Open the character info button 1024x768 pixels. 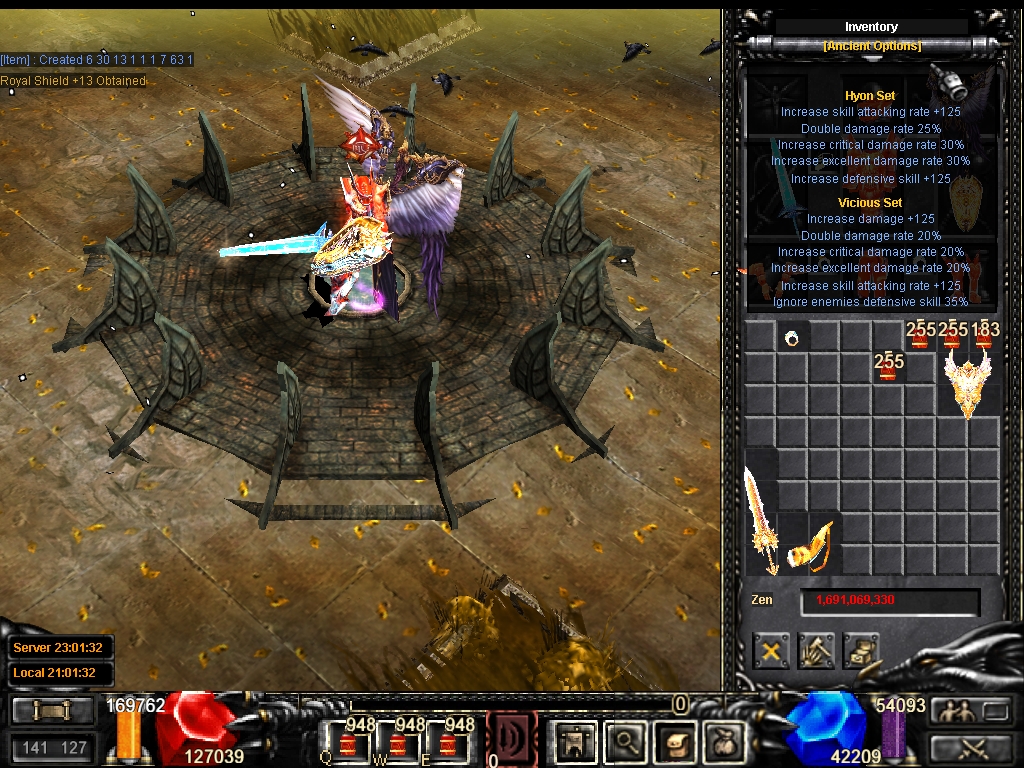pyautogui.click(x=575, y=741)
